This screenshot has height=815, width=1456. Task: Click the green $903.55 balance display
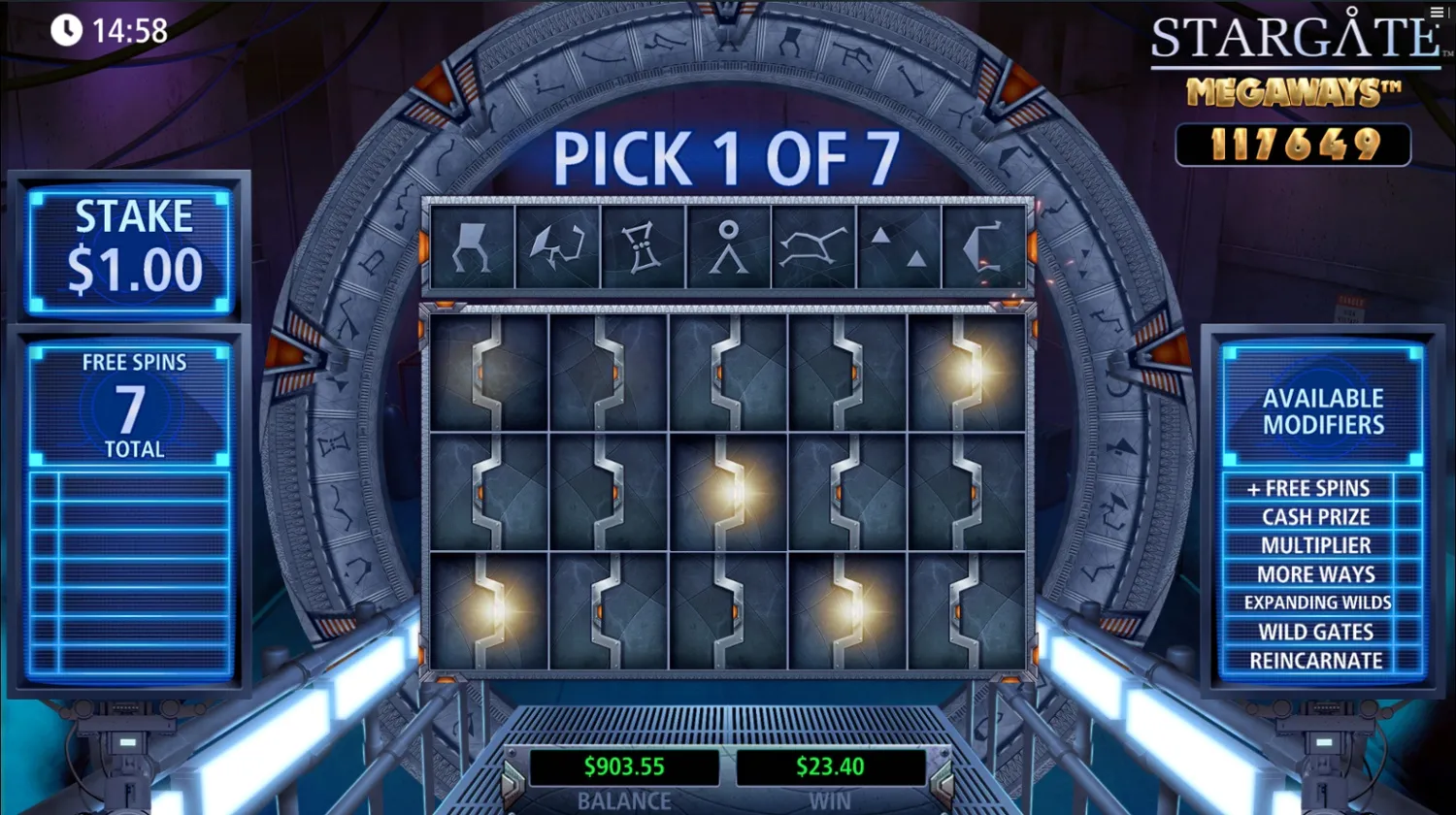click(x=624, y=766)
